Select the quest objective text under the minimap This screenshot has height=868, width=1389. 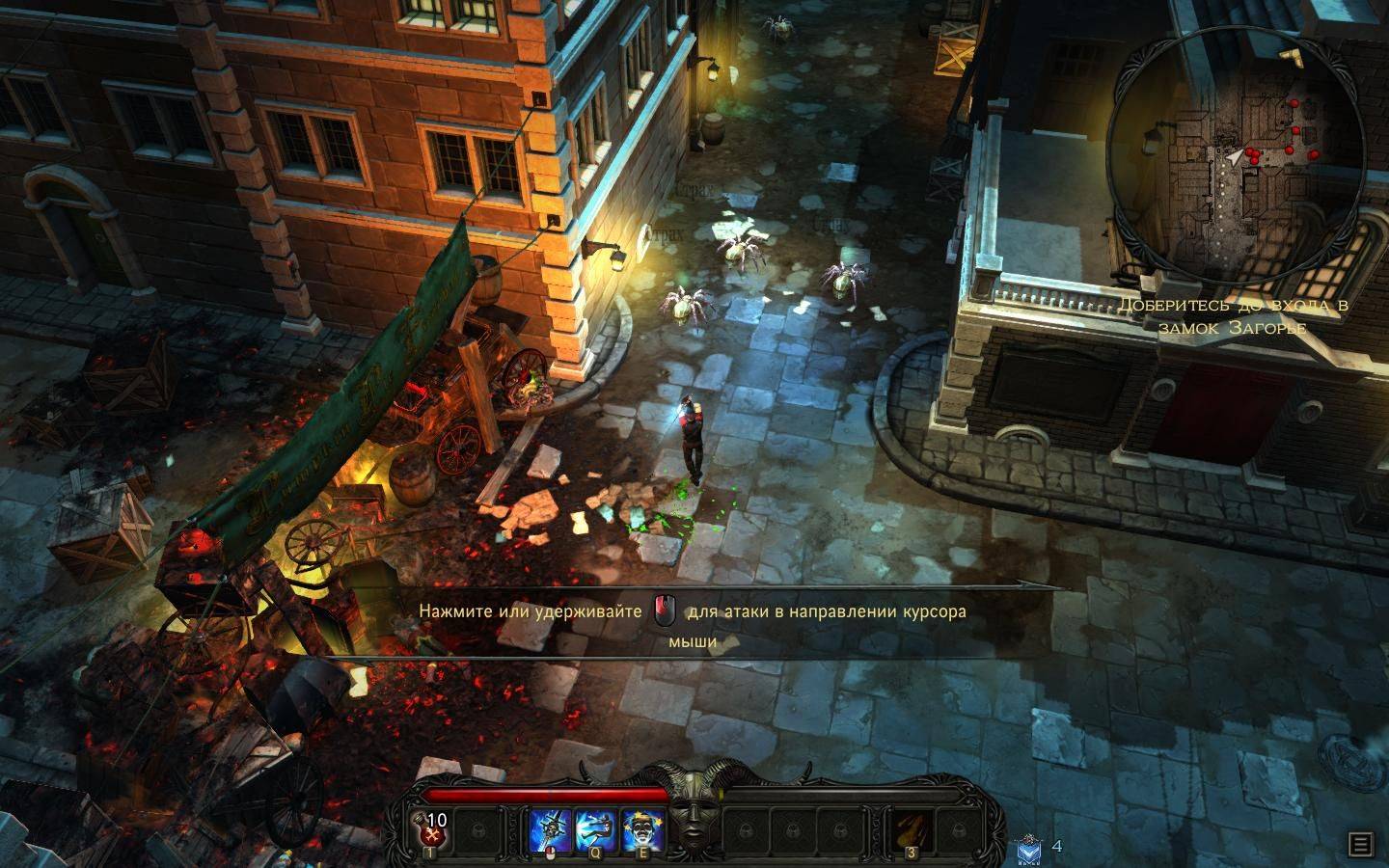pyautogui.click(x=1233, y=316)
